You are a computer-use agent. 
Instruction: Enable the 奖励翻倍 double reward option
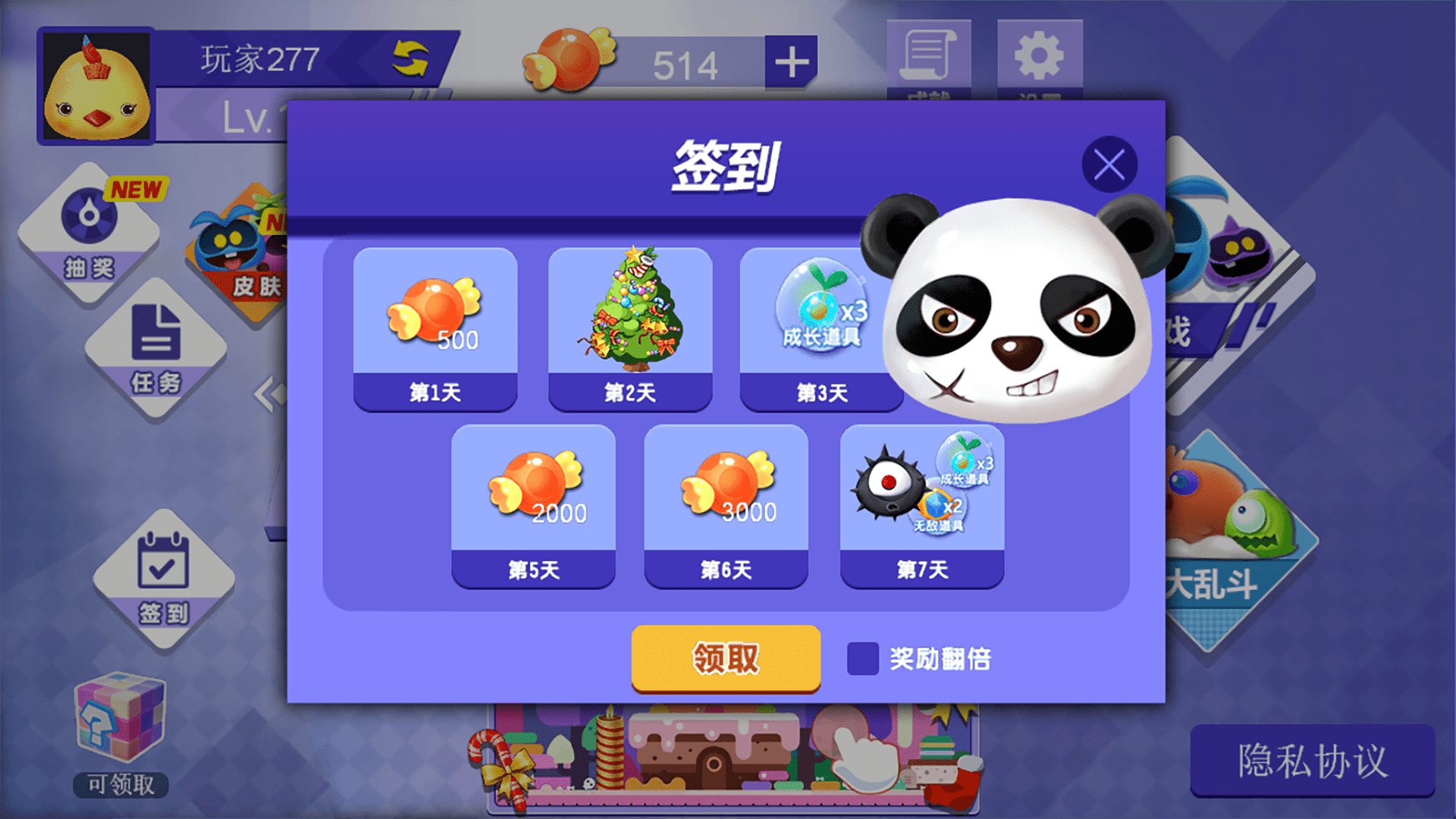(x=861, y=660)
